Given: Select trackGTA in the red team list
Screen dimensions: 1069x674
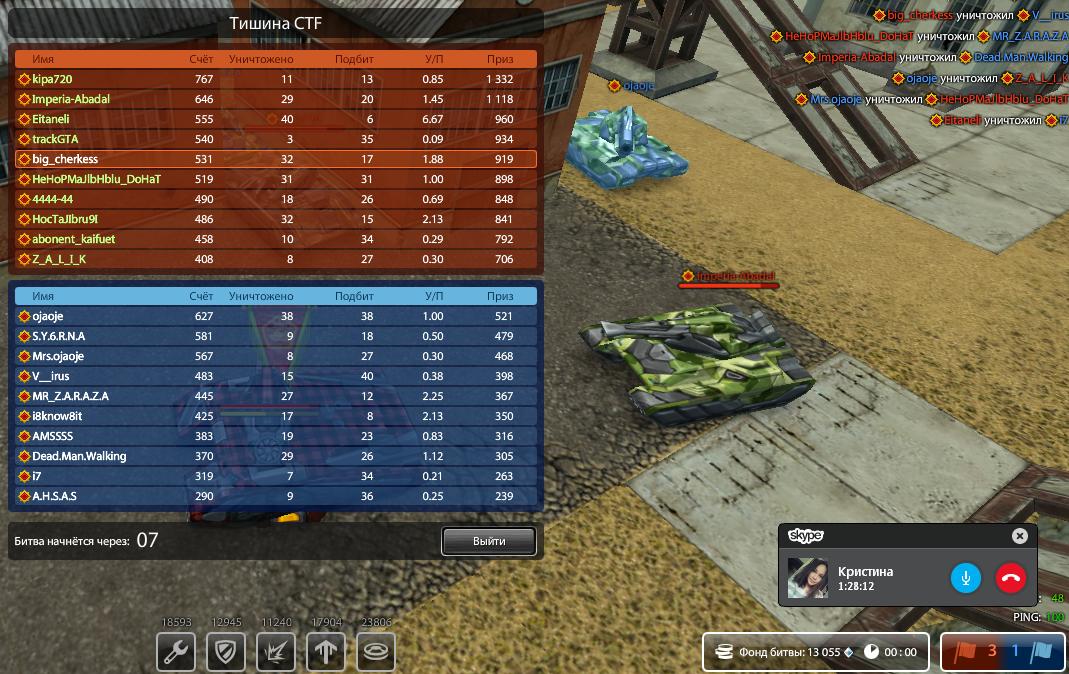Looking at the screenshot, I should 55,139.
